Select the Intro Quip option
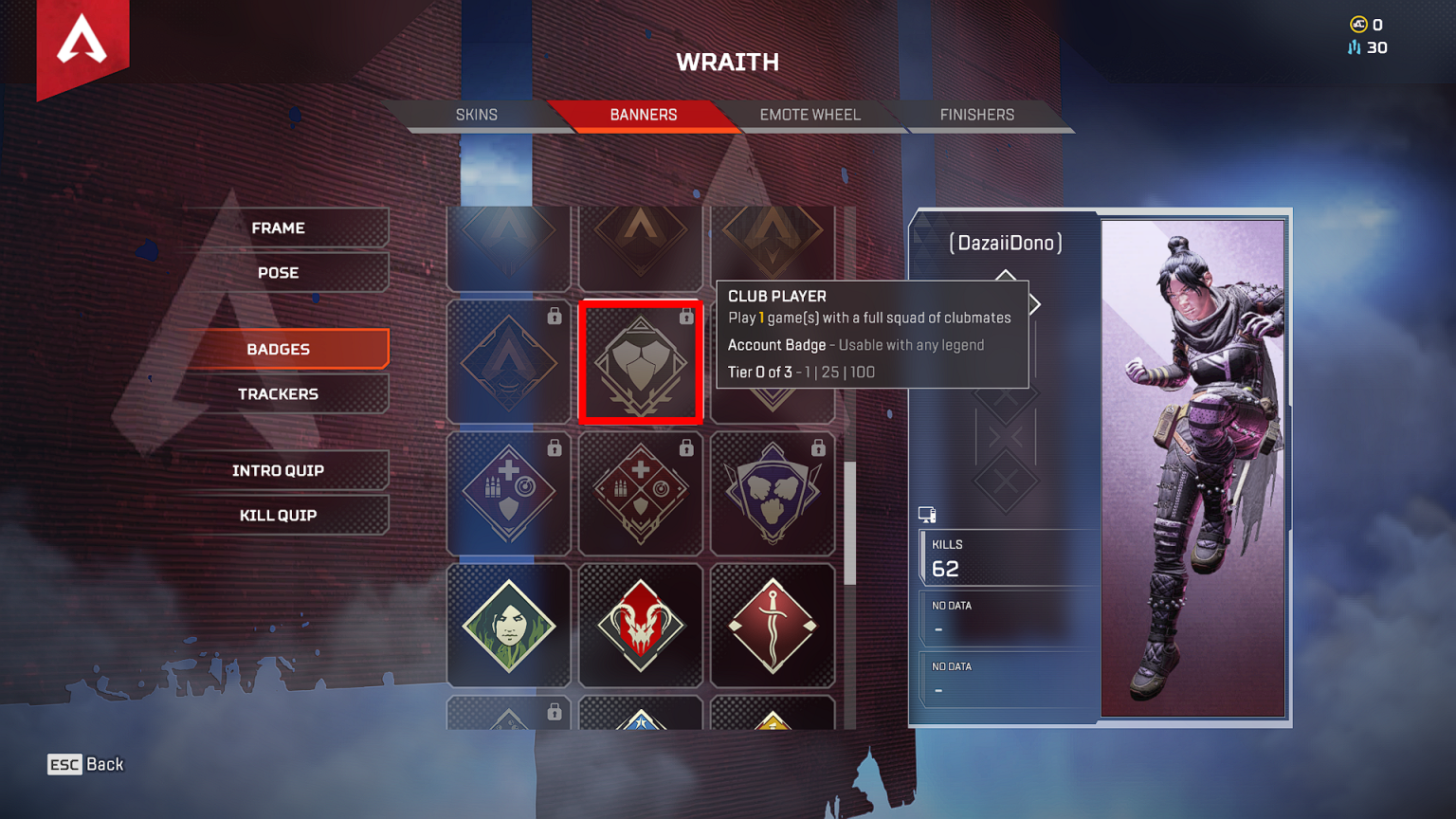Image resolution: width=1456 pixels, height=819 pixels. pos(280,469)
